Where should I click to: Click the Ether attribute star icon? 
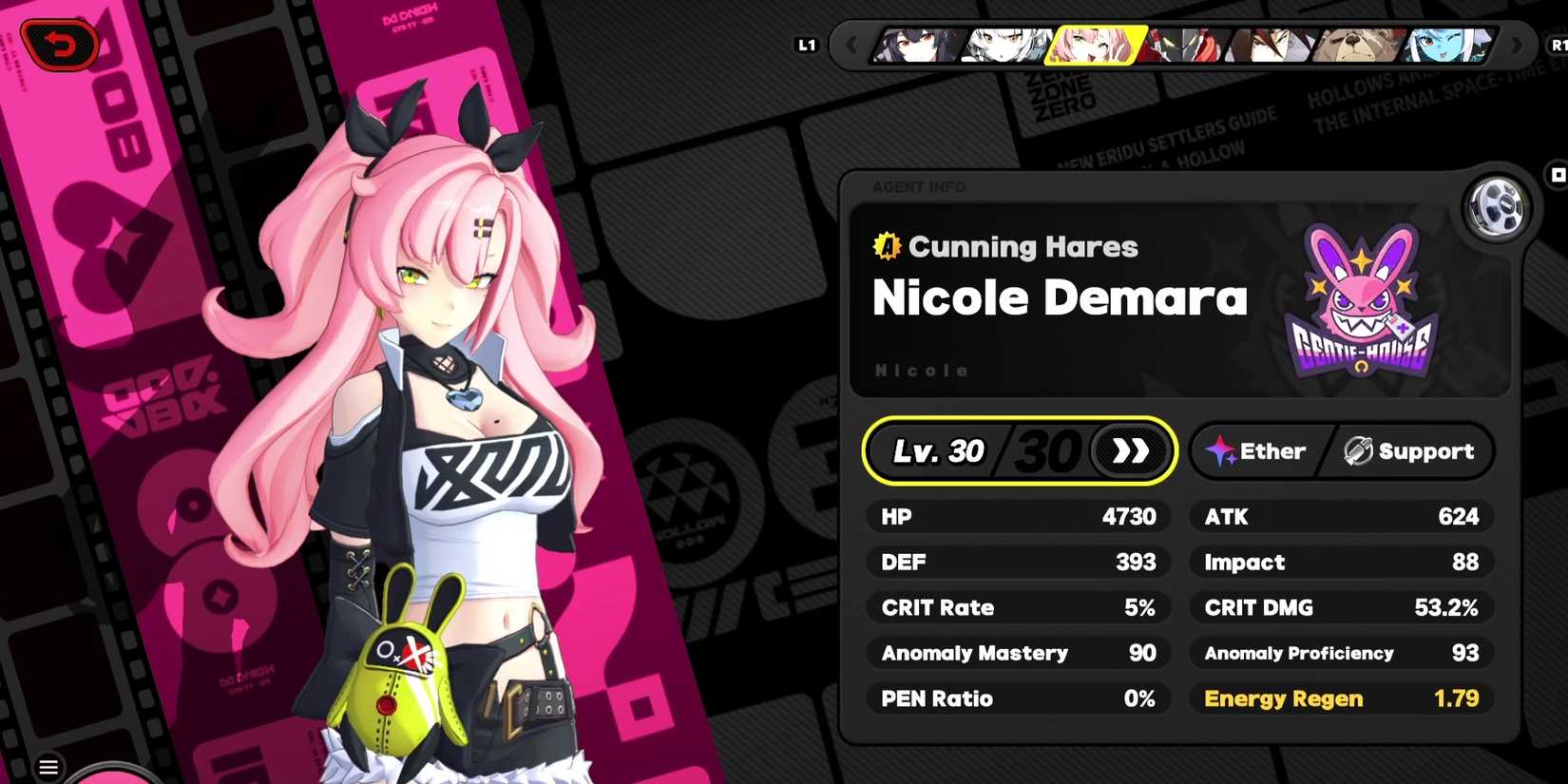coord(1220,451)
